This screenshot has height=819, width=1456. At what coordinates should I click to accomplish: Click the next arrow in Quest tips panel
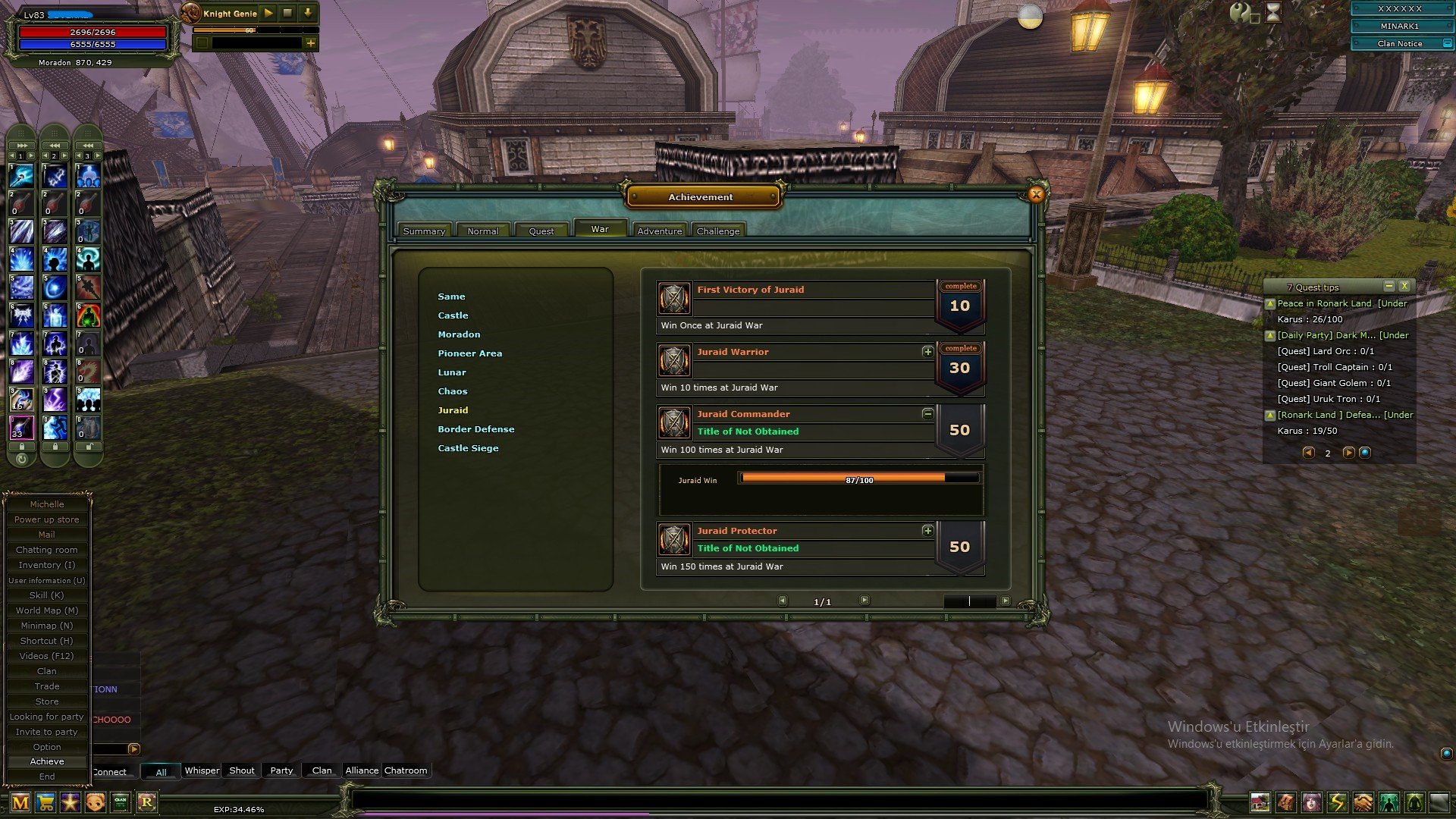(1348, 453)
